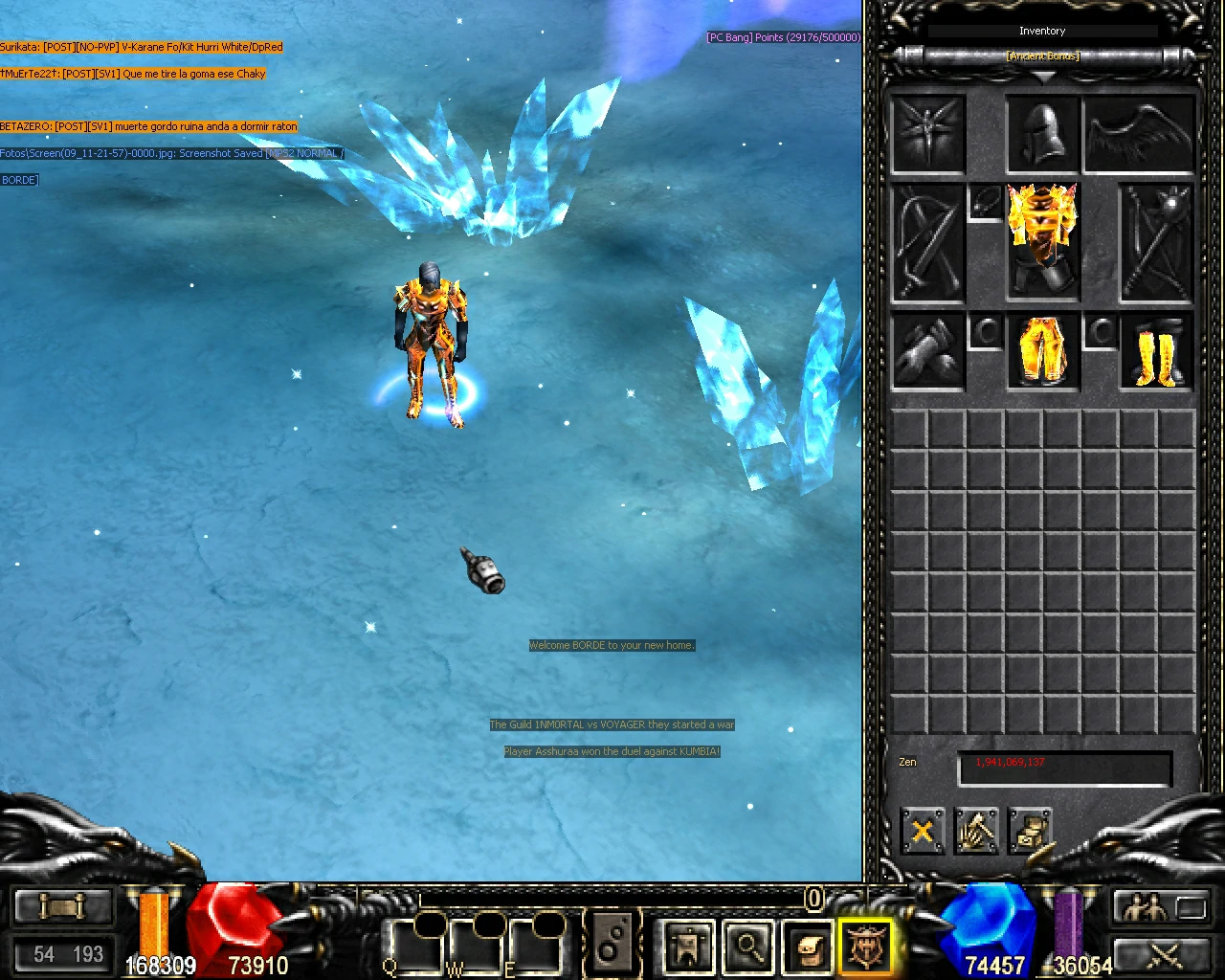
Task: Click the command scroll icon at bottom left
Action: coord(62,905)
